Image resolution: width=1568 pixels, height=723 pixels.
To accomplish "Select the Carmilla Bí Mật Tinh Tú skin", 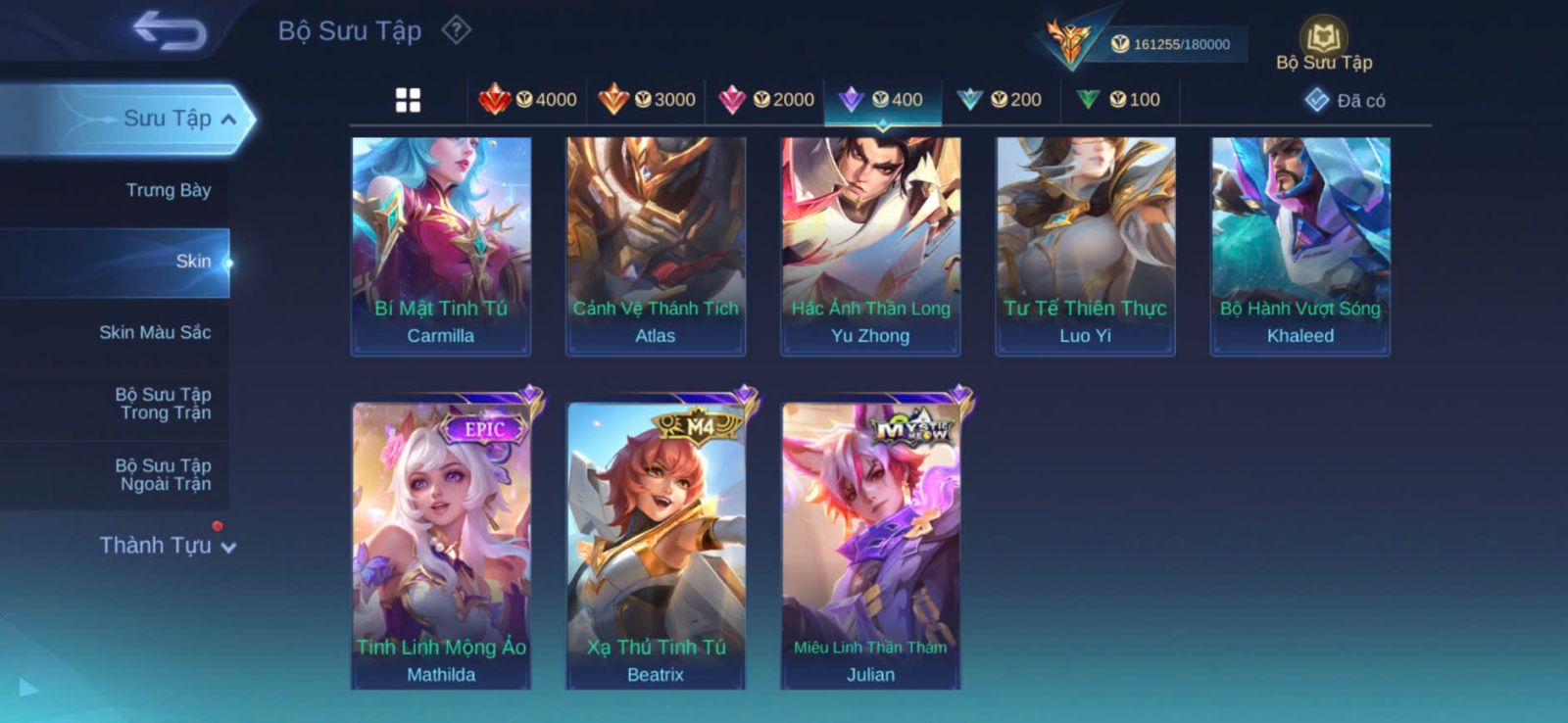I will [441, 245].
